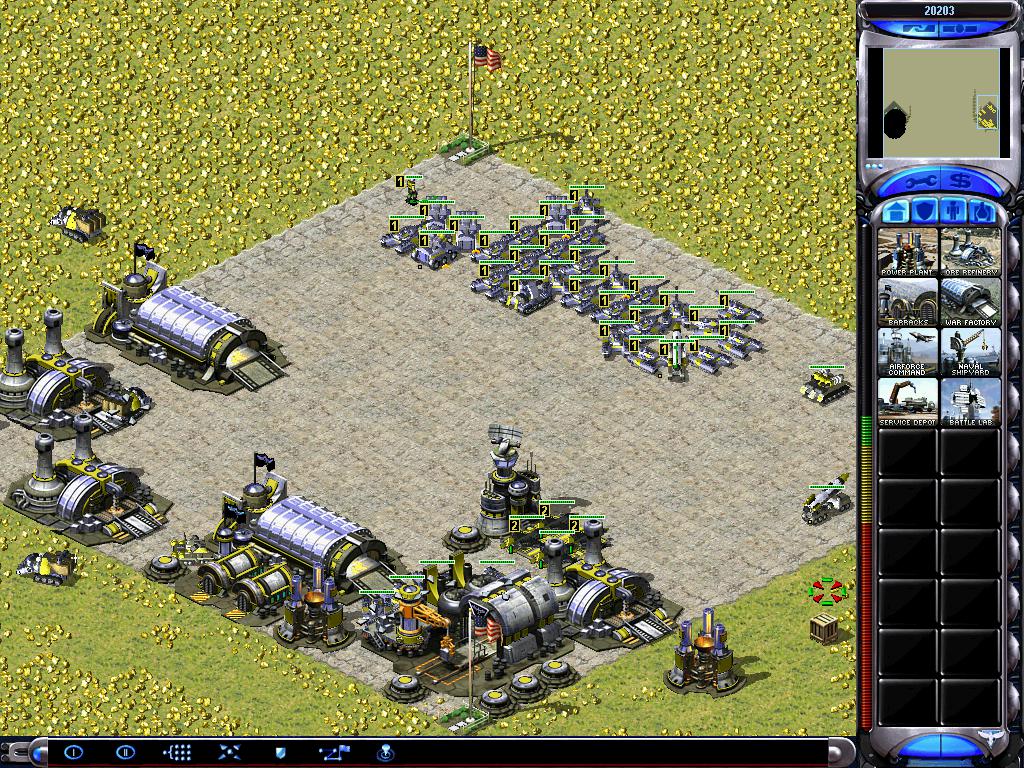
Task: Open the shield defenses build tab
Action: [924, 212]
